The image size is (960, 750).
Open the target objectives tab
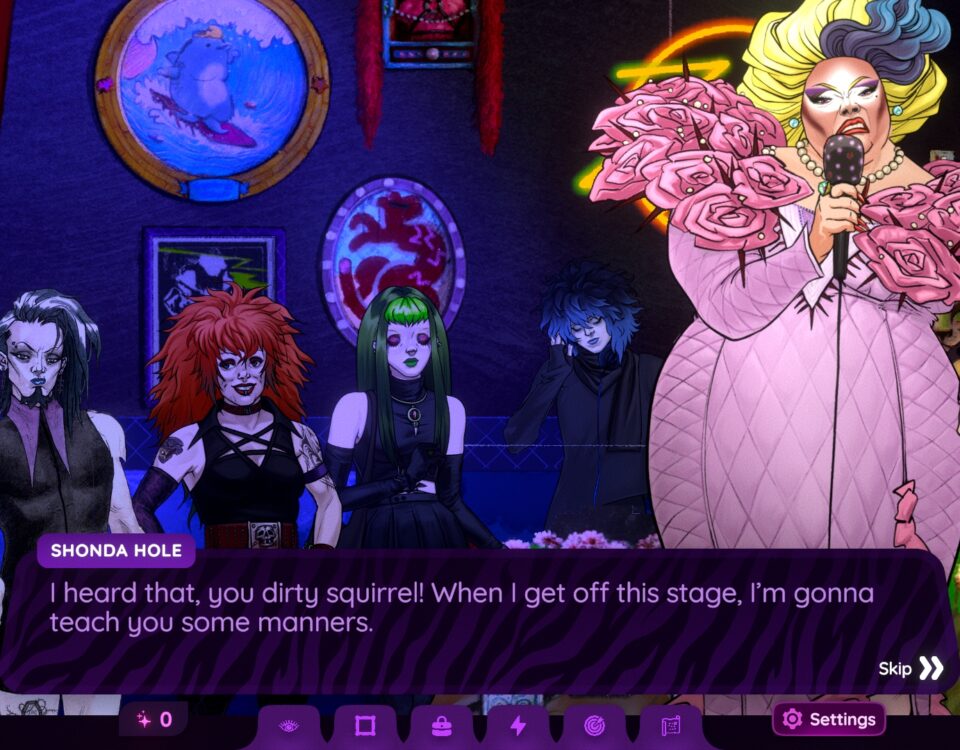tap(594, 726)
